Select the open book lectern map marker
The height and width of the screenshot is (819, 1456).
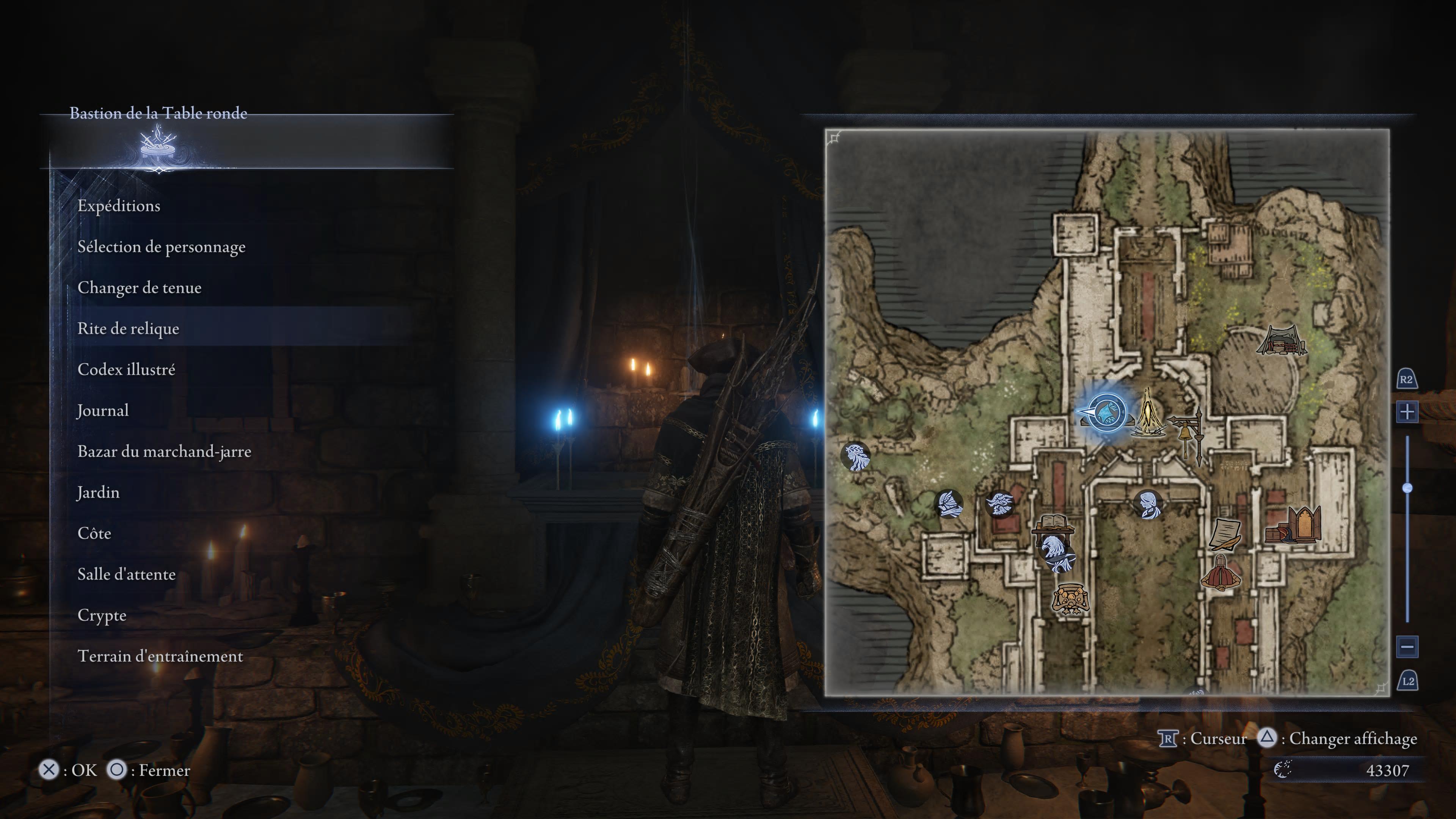point(1053,523)
